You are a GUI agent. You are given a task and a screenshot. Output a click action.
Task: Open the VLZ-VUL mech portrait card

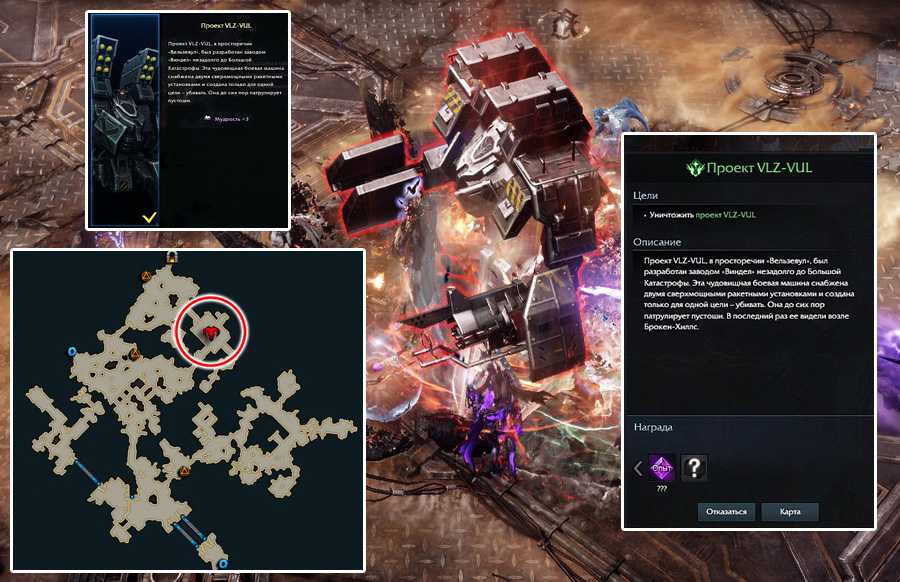coord(125,120)
